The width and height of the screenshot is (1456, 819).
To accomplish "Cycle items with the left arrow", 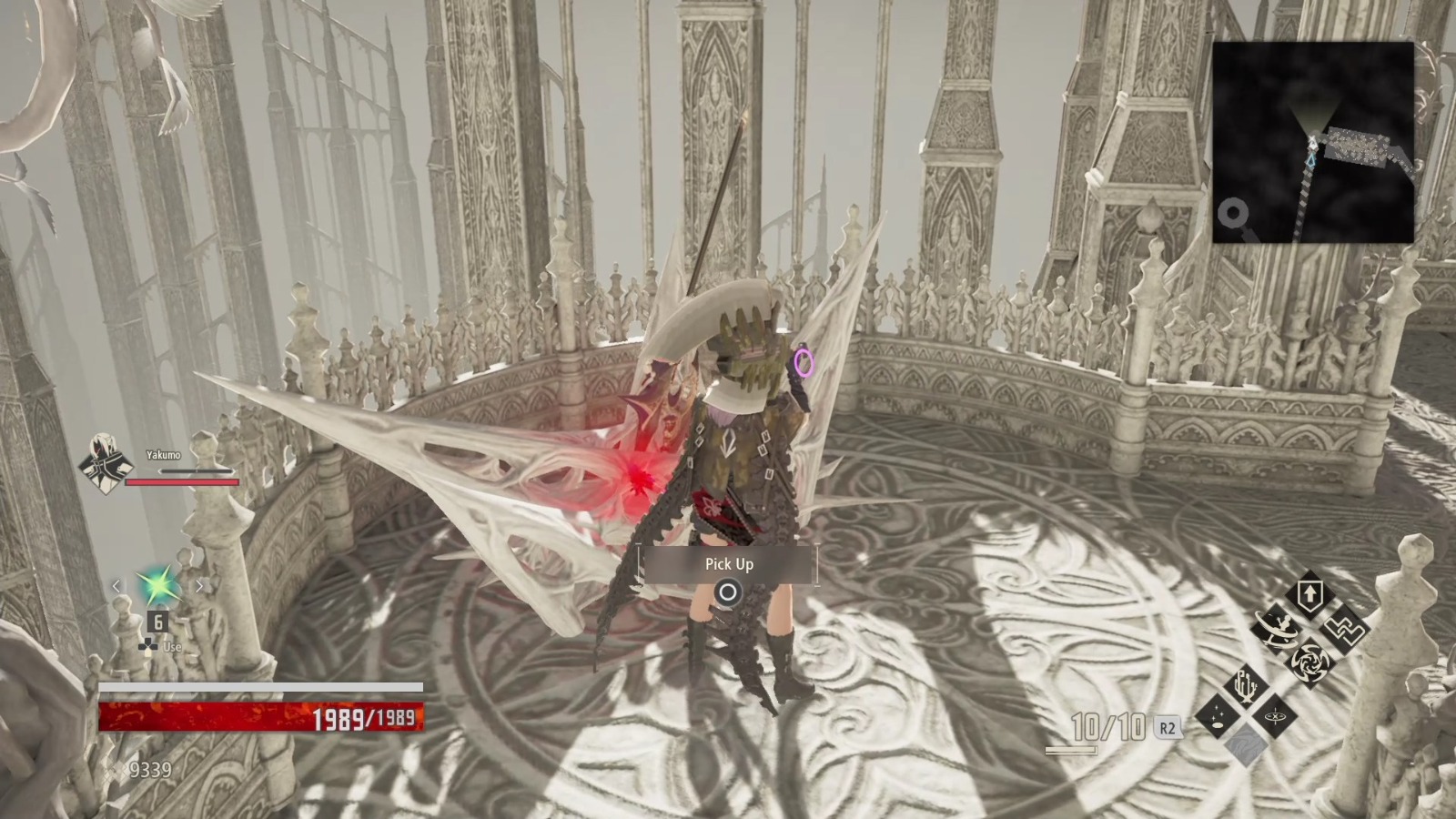I will (115, 586).
